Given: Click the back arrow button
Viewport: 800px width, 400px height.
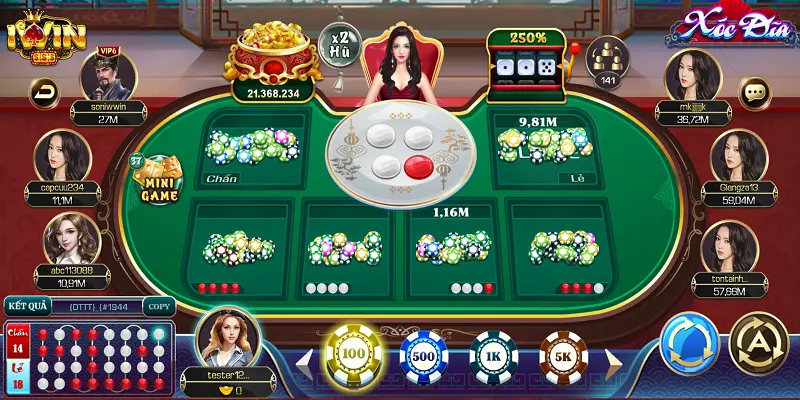Looking at the screenshot, I should point(45,93).
